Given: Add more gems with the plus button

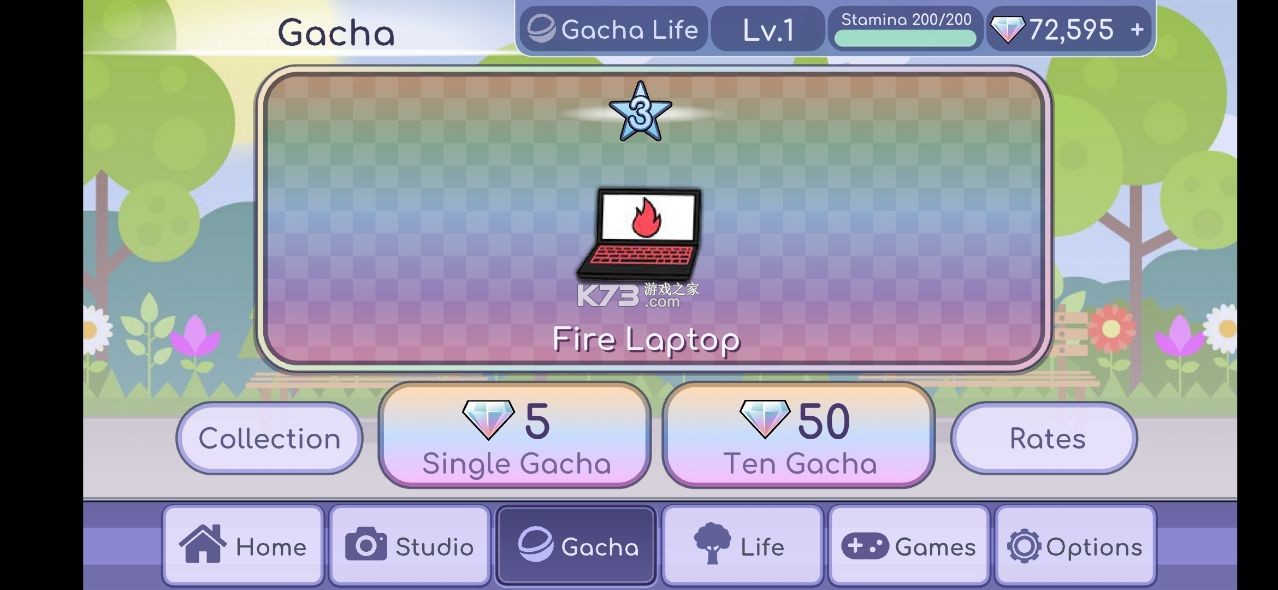Looking at the screenshot, I should coord(1137,30).
